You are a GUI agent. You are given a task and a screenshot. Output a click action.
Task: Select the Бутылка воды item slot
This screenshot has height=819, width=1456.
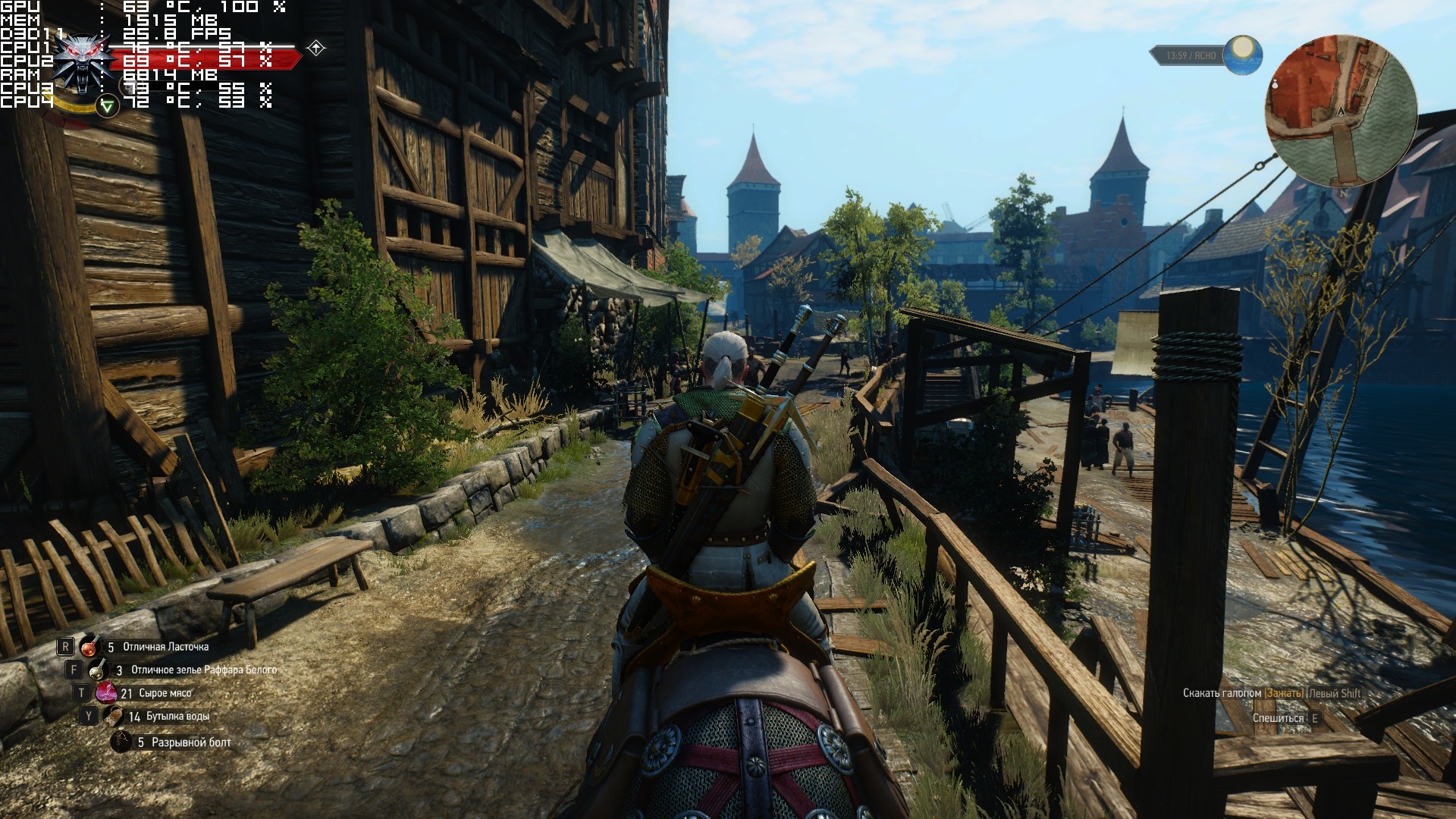(x=113, y=716)
